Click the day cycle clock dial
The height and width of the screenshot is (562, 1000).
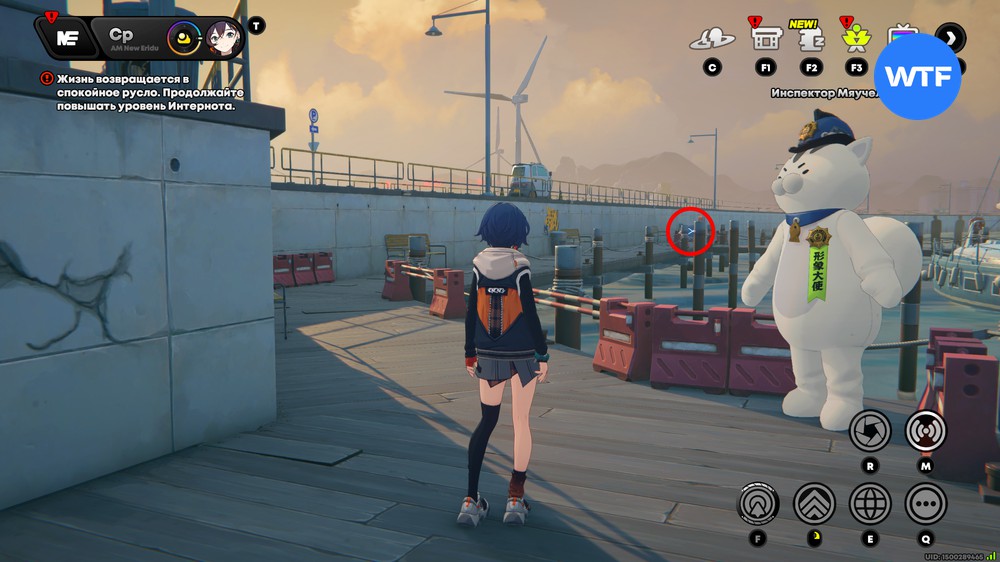tap(183, 40)
